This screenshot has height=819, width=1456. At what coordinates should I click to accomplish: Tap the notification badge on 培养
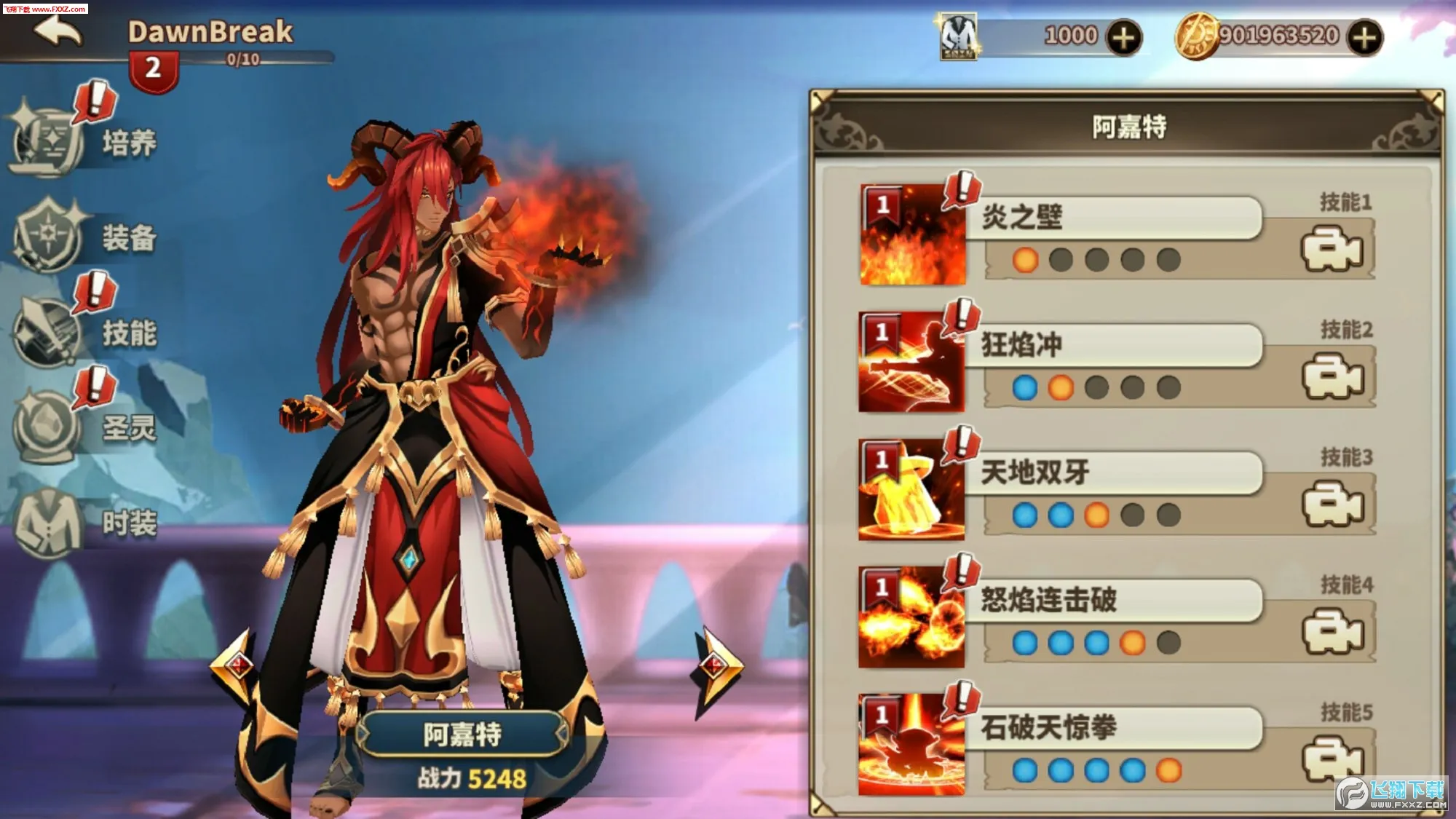point(93,102)
